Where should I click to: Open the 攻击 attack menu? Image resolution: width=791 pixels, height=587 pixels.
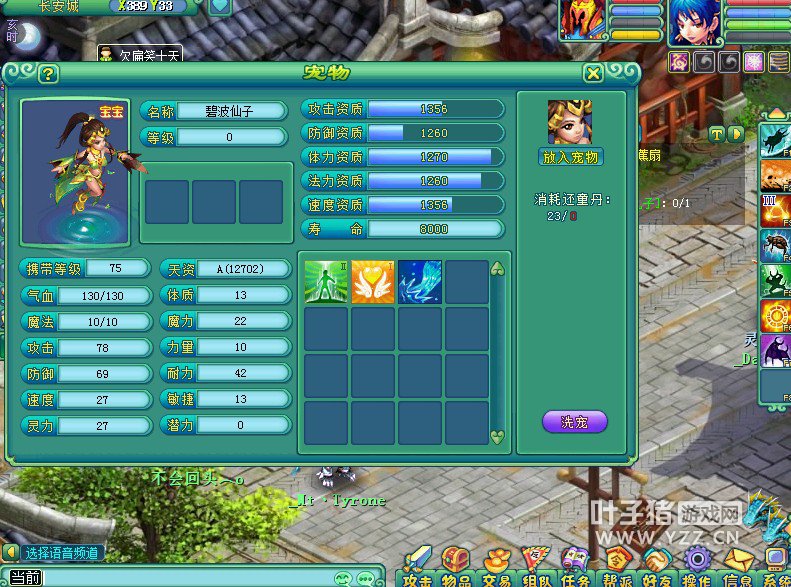pyautogui.click(x=417, y=567)
